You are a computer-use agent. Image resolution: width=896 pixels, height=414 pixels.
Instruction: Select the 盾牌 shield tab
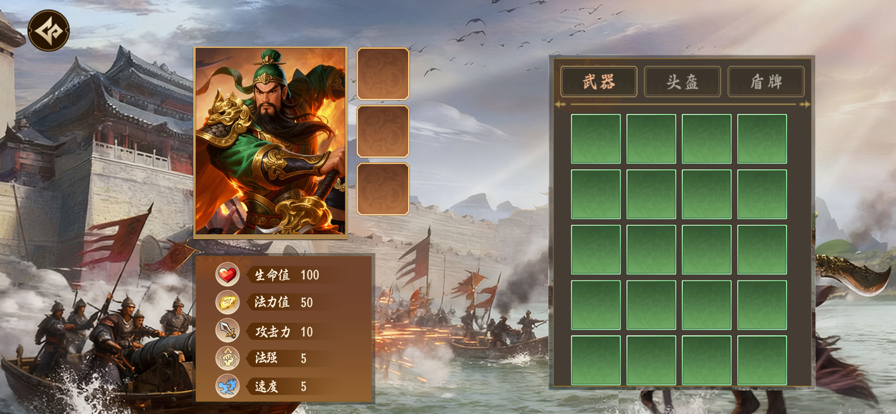pos(766,82)
